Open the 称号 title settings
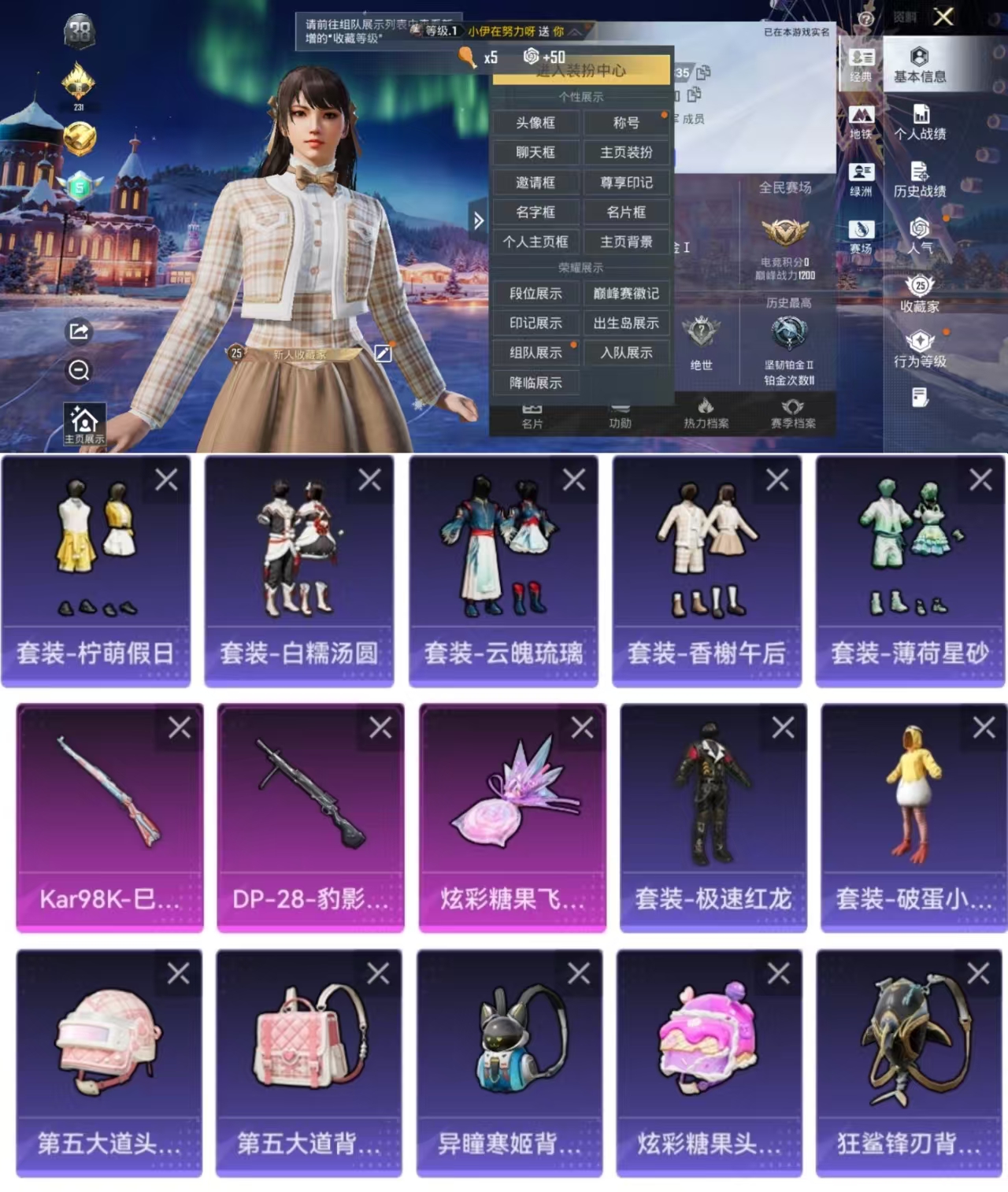 click(626, 124)
